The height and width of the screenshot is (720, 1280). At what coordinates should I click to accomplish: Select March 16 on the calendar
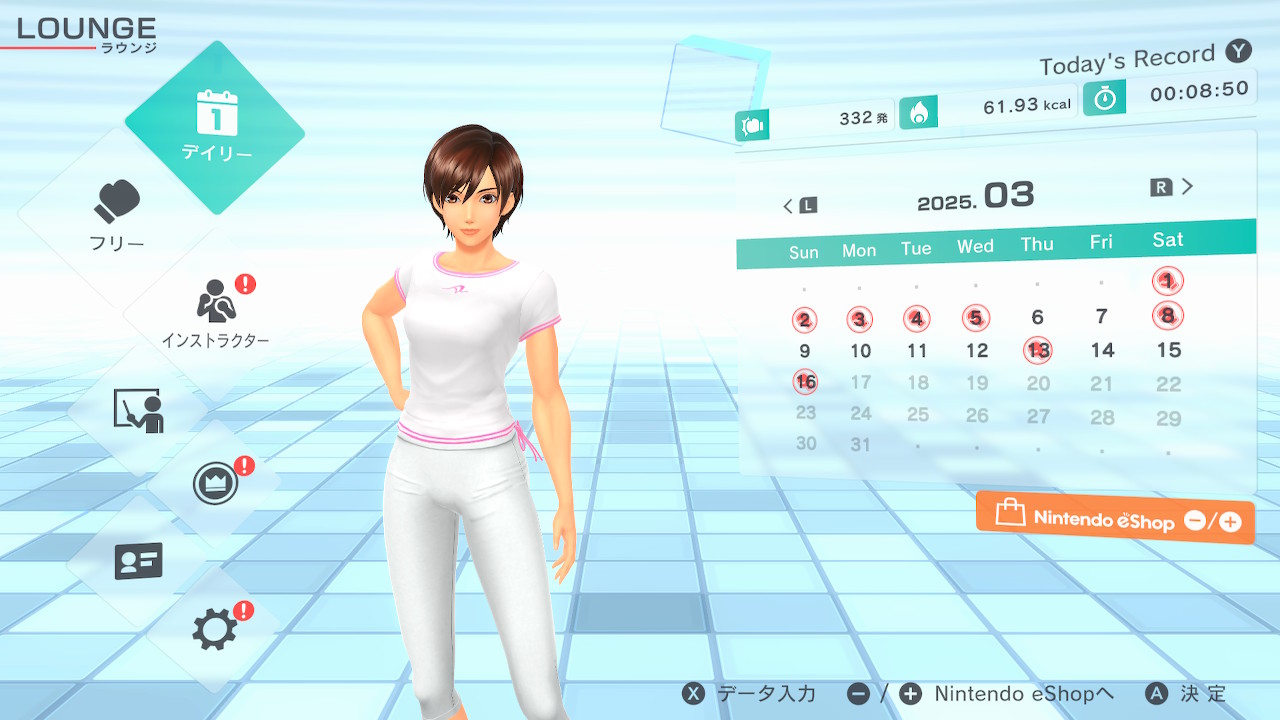806,382
